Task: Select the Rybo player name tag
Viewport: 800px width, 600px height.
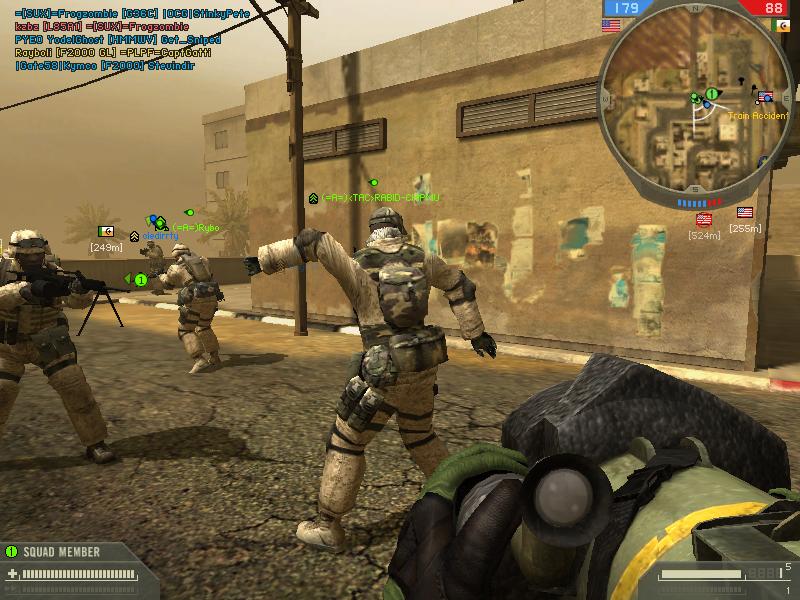Action: click(x=195, y=228)
